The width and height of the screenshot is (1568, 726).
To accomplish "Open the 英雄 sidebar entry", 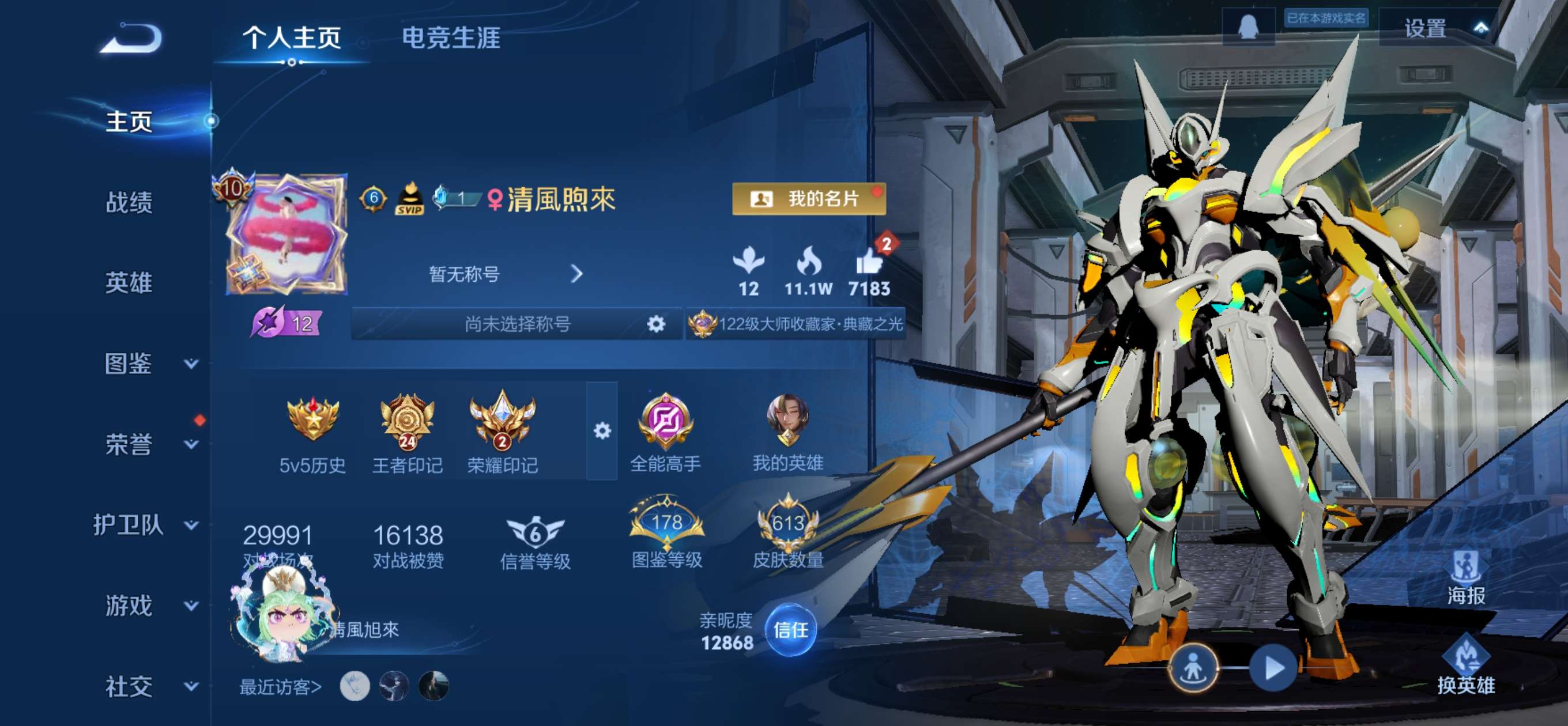I will [x=129, y=283].
